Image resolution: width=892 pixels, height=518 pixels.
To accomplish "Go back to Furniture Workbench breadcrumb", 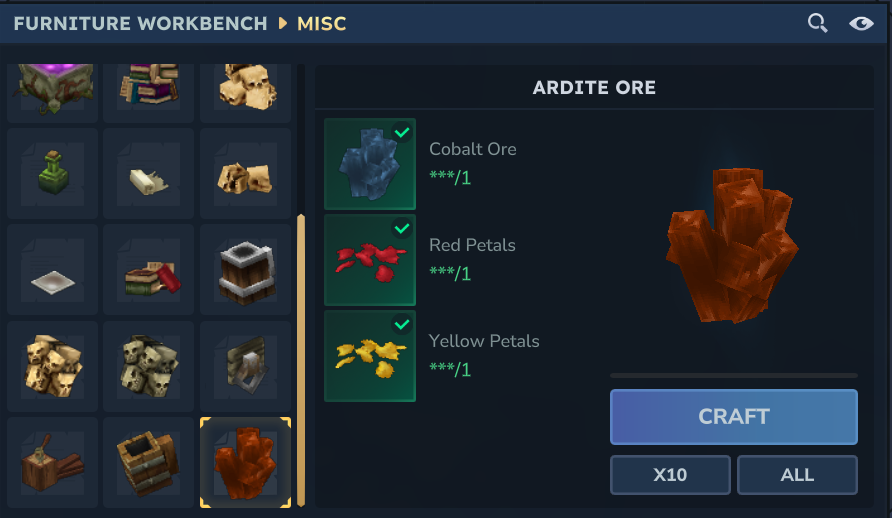I will click(x=141, y=23).
